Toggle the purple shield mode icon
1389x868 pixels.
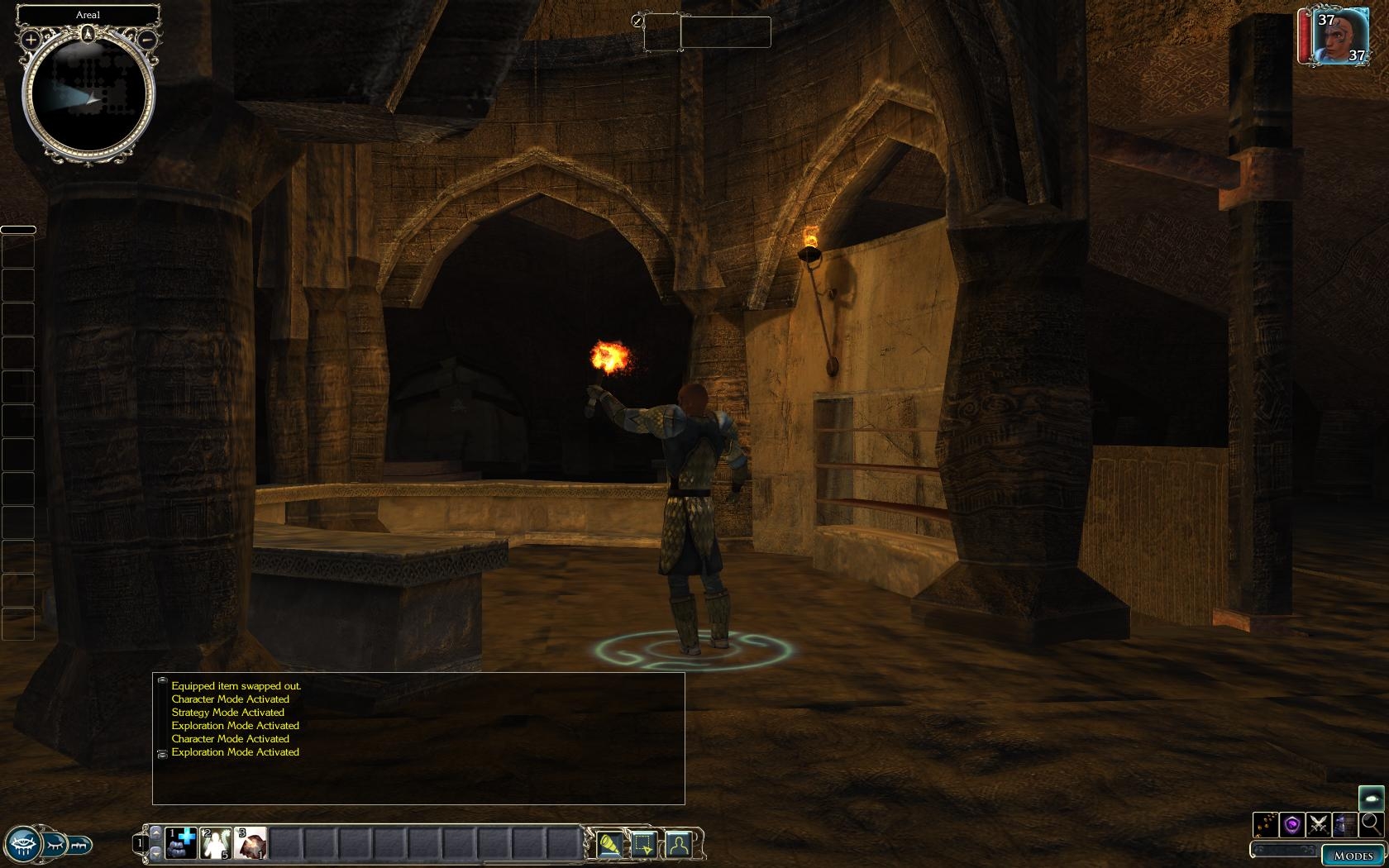(x=1292, y=824)
